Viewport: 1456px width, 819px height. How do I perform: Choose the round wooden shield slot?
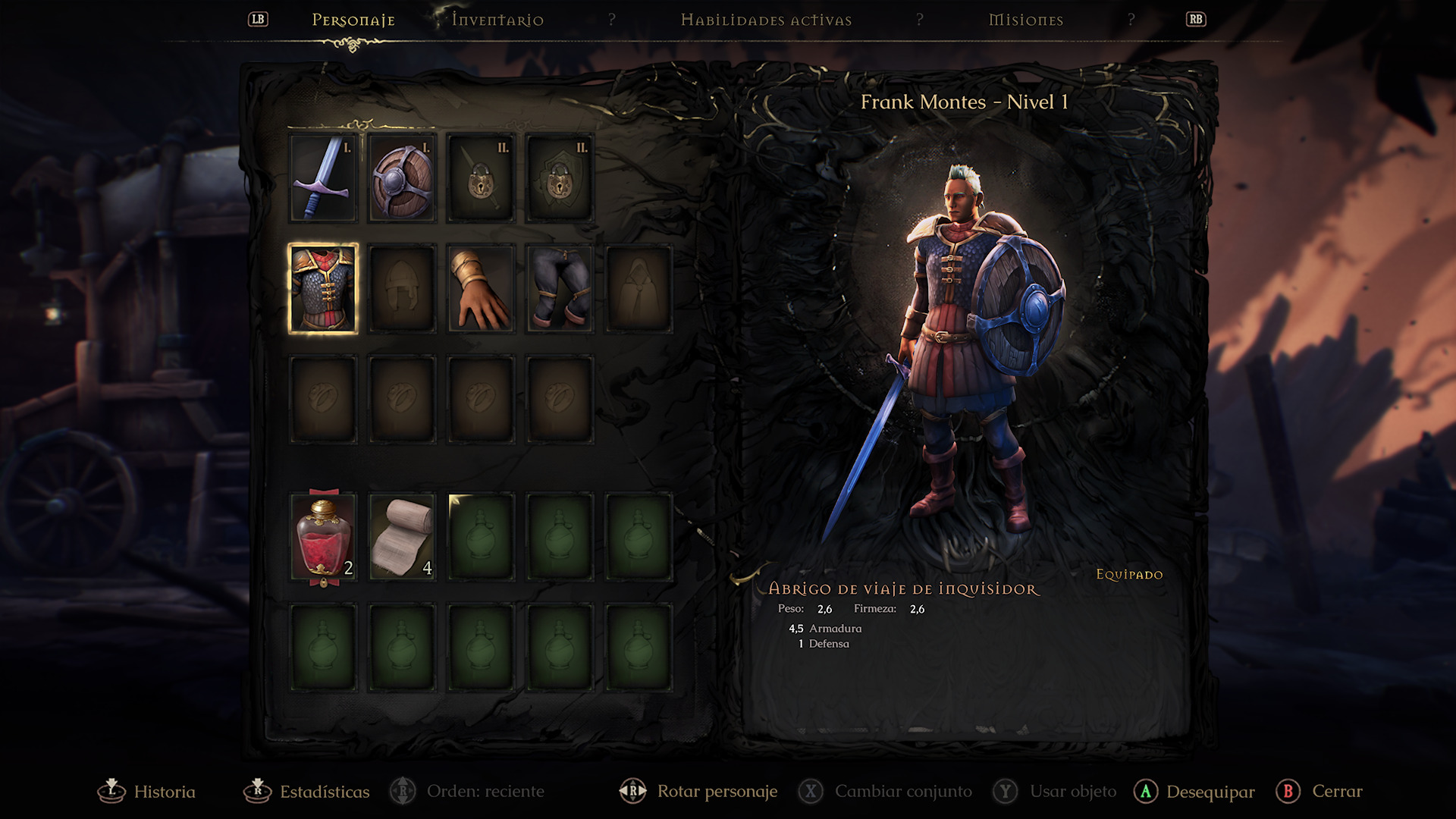(x=402, y=179)
